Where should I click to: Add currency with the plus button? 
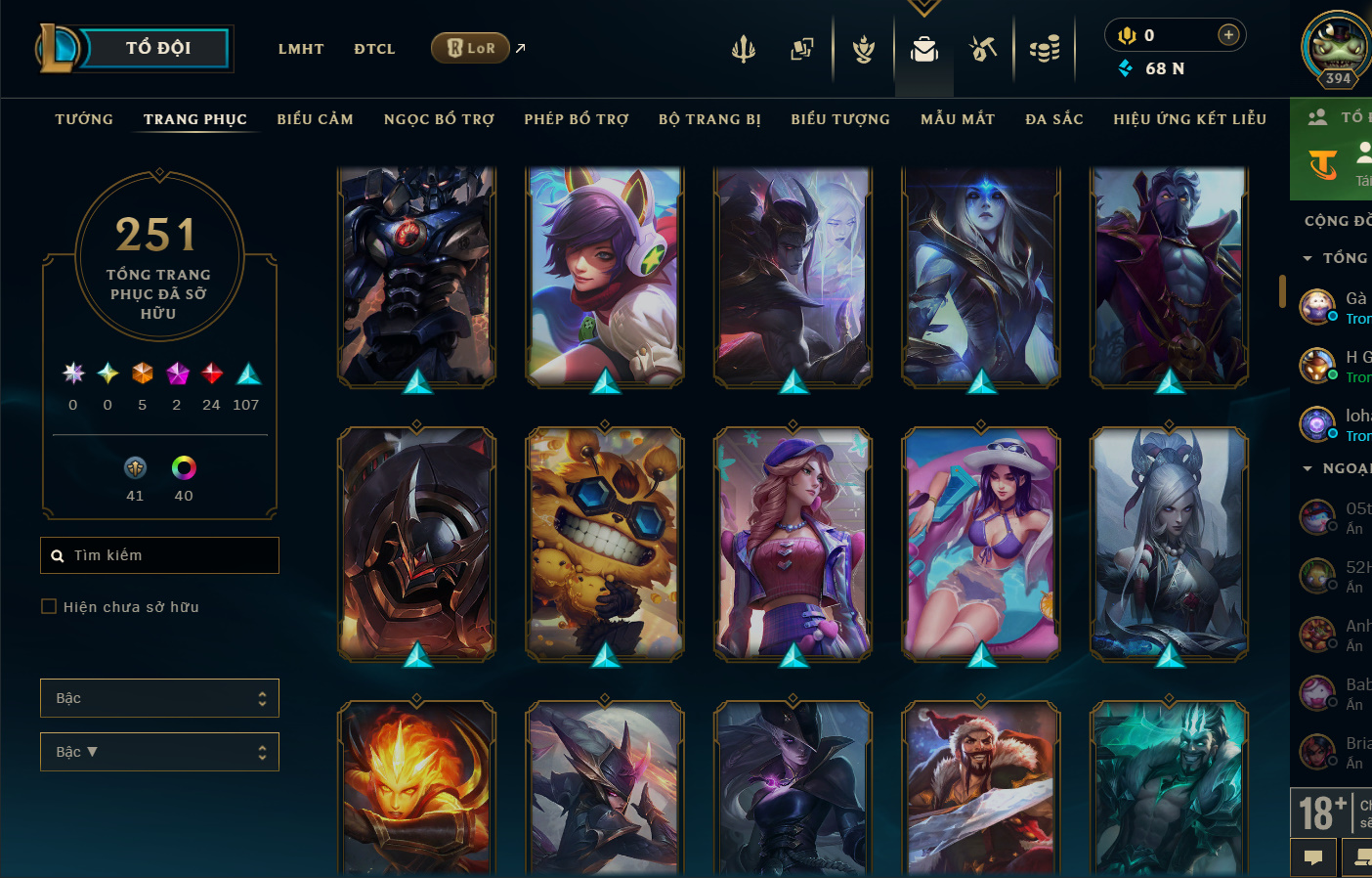click(1228, 35)
